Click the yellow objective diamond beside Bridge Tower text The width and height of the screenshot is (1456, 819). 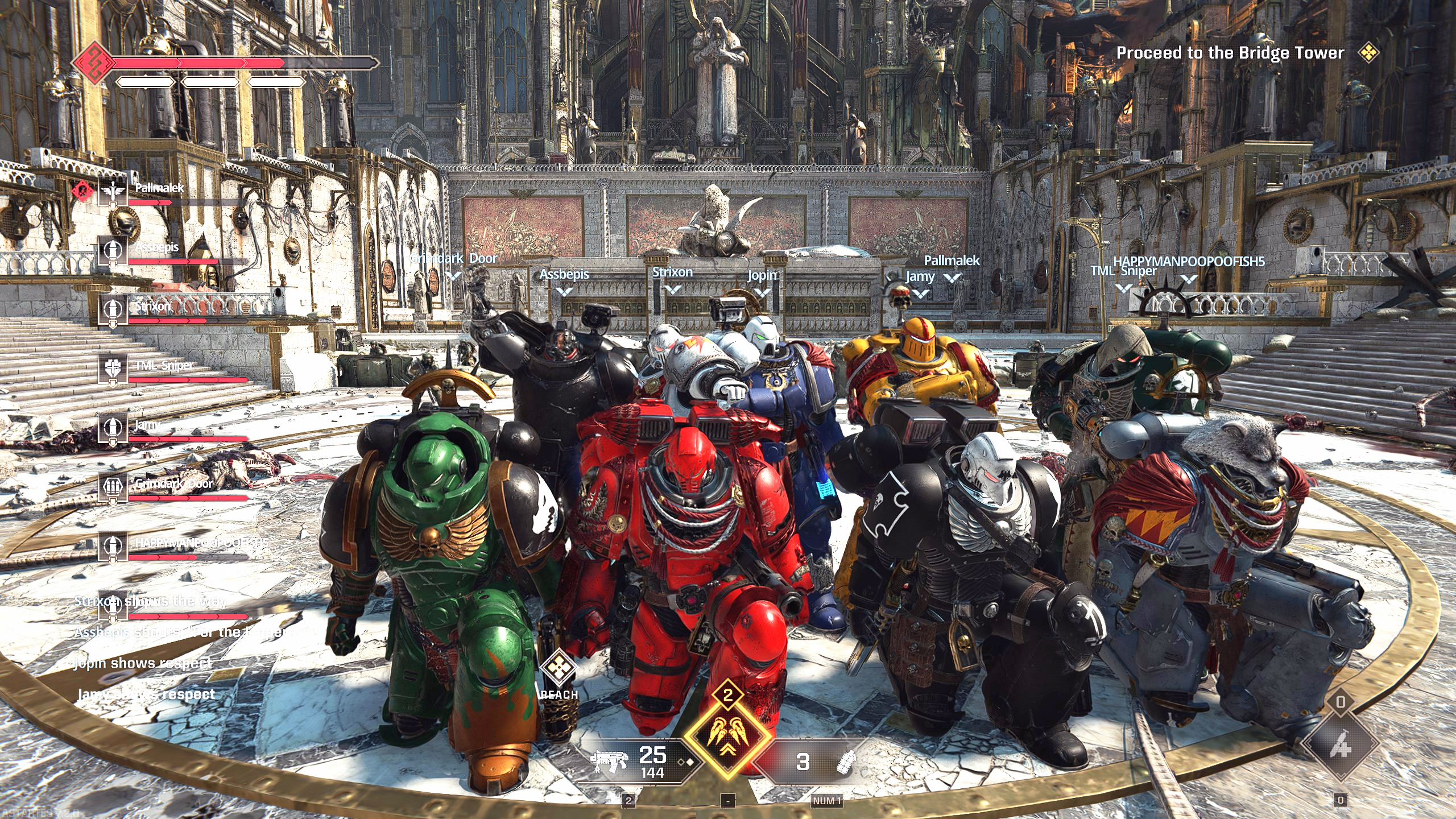coord(1368,53)
